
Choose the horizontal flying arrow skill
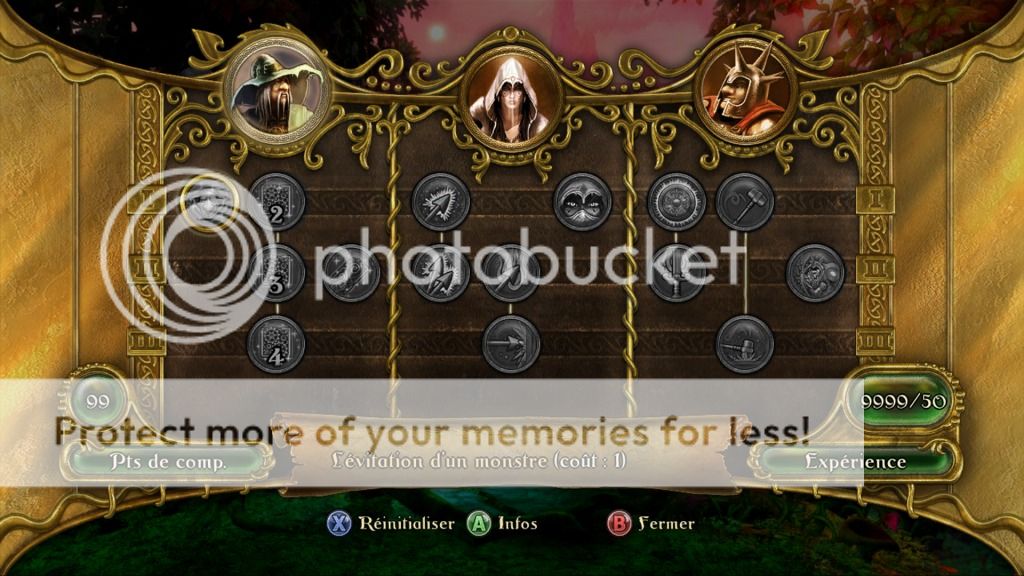tap(511, 344)
